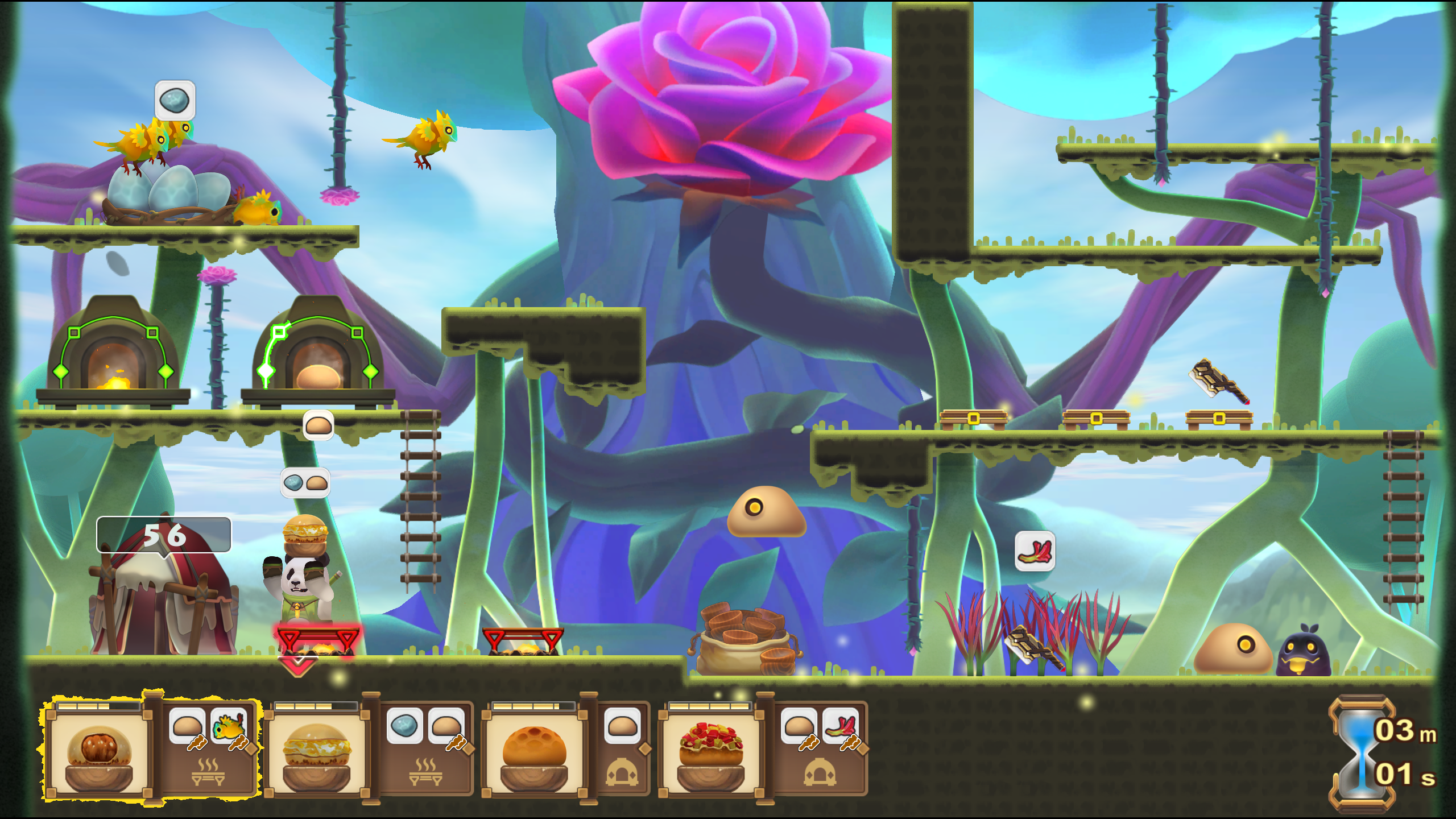Click the dough and bird ingredient panel

click(x=208, y=748)
